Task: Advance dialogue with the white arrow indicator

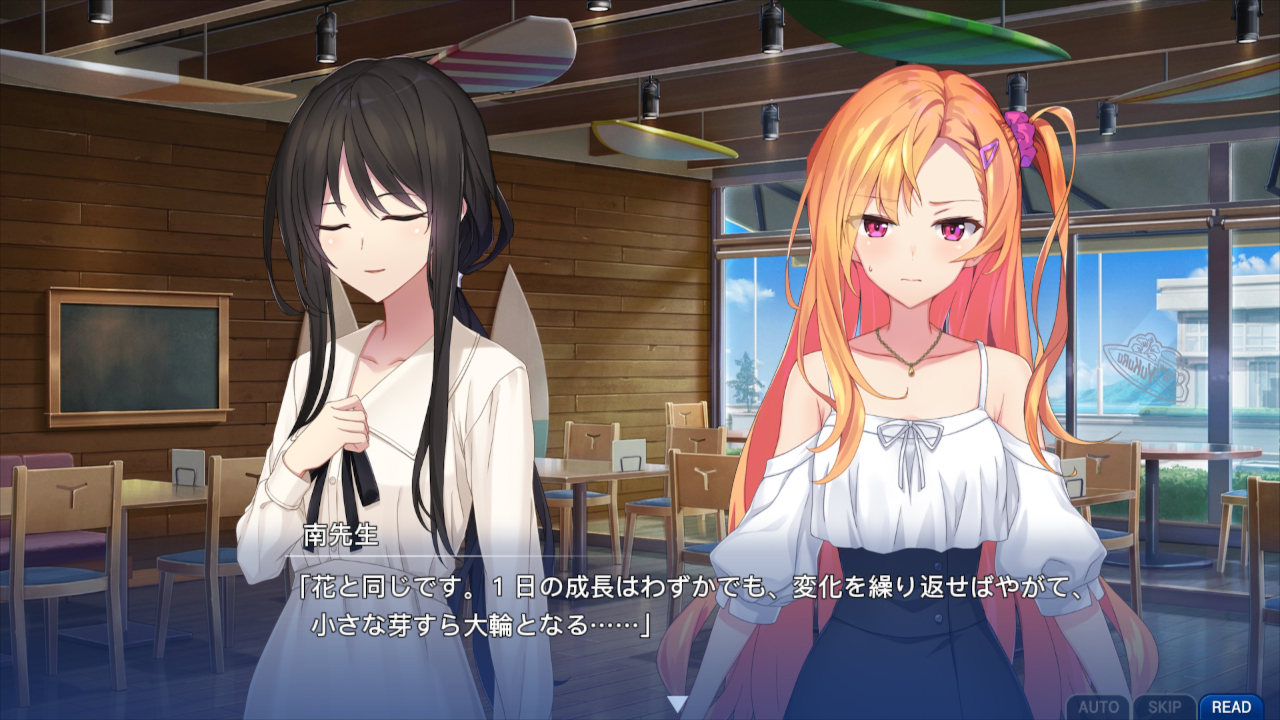Action: [677, 704]
